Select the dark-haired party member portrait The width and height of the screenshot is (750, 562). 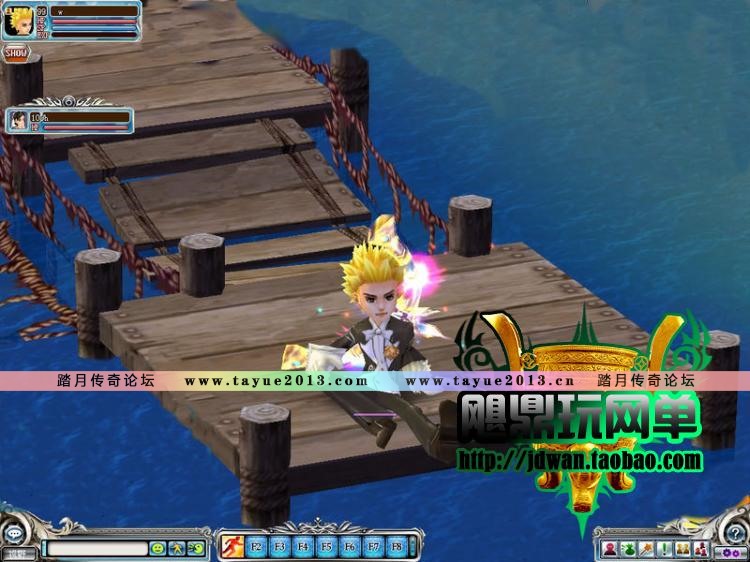18,121
